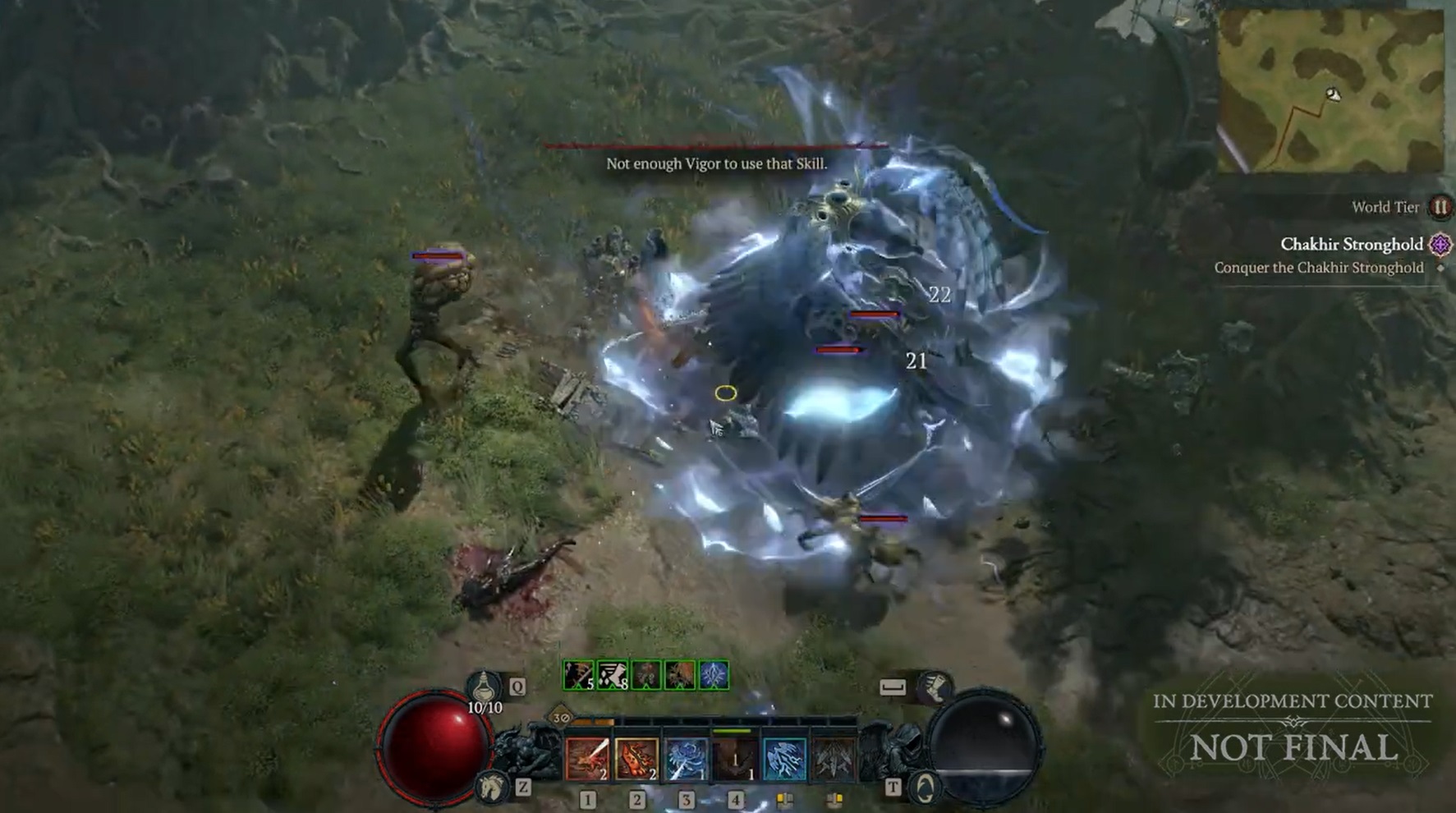
Task: Cast the blue lightning vortex skill
Action: click(x=686, y=758)
